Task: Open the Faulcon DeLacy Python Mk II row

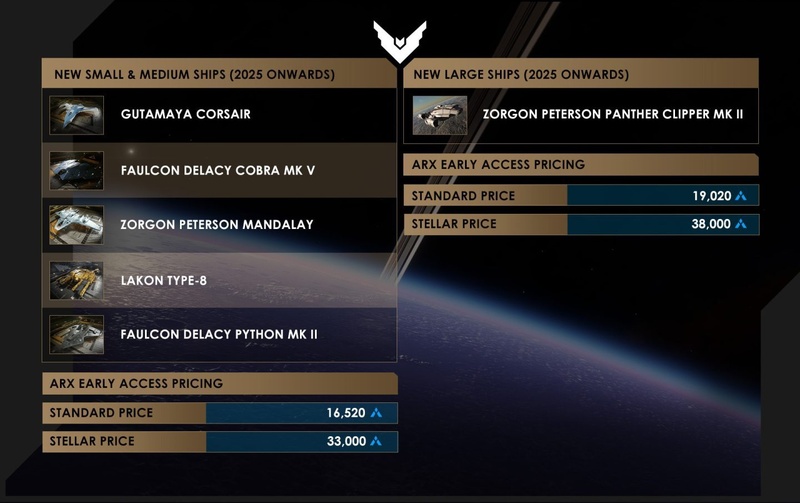Action: (x=218, y=334)
